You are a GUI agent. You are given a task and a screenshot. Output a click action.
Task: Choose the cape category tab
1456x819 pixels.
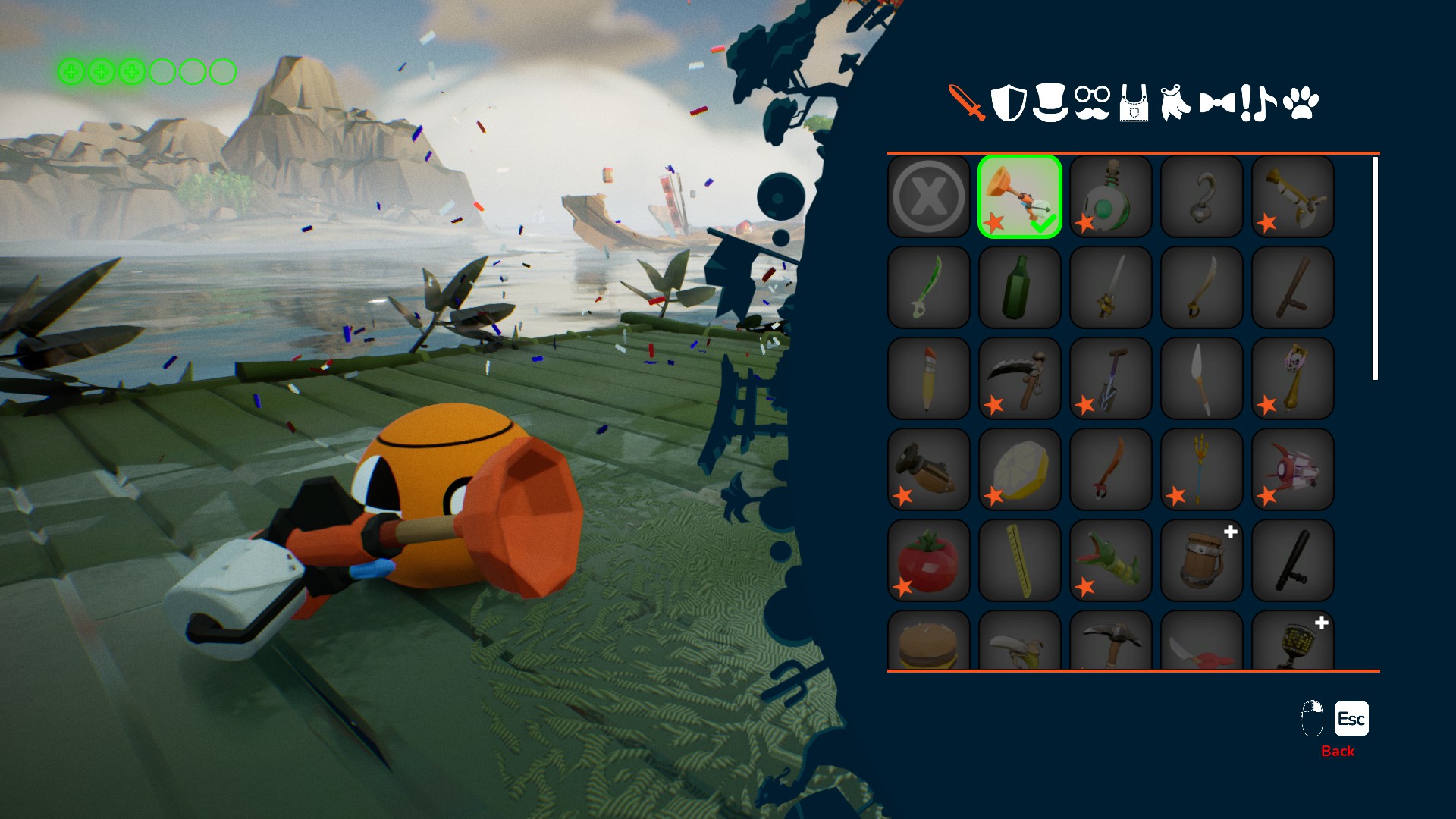1175,102
